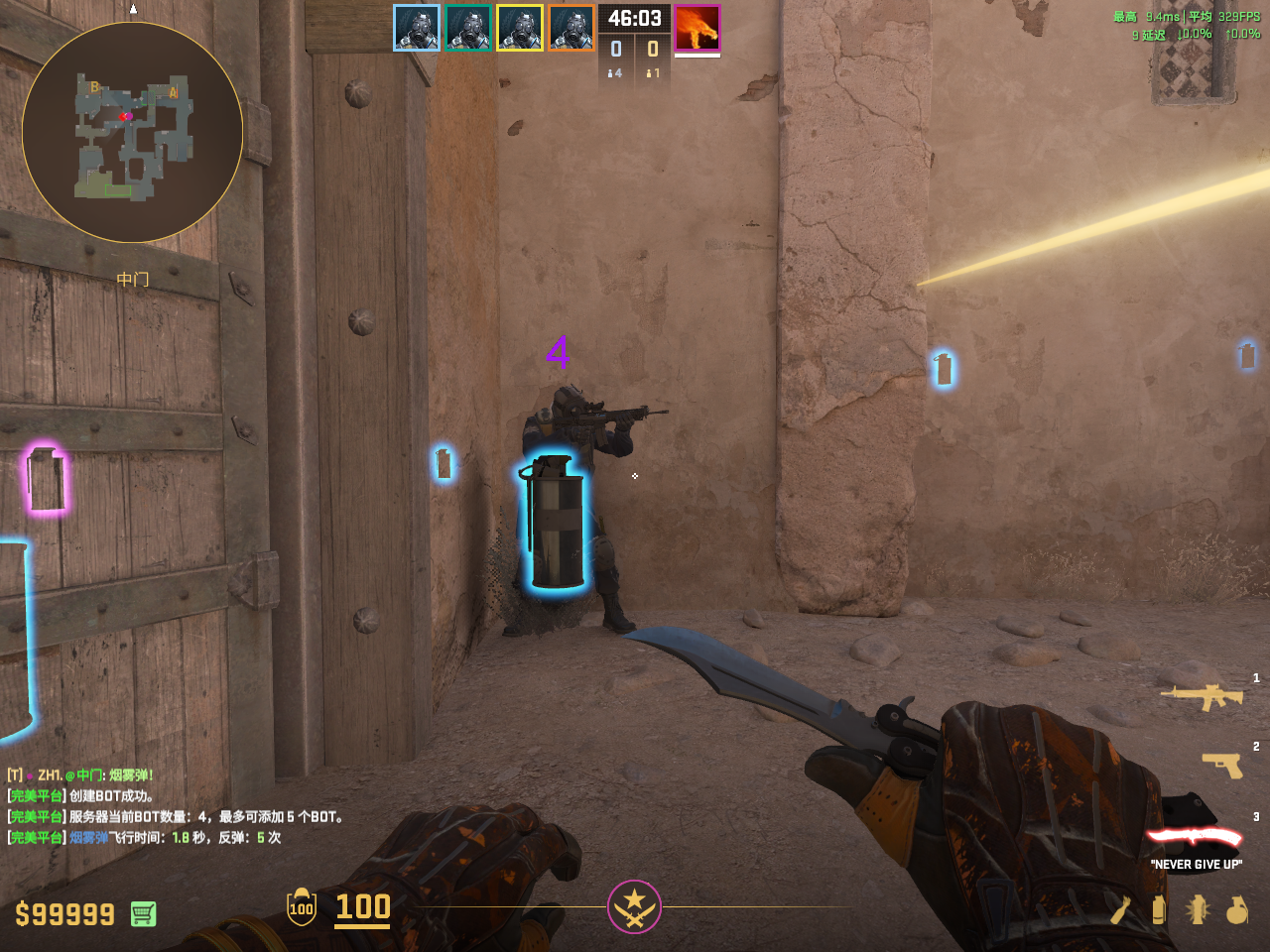
Task: Select the green-bordered teammate avatar
Action: tap(468, 28)
